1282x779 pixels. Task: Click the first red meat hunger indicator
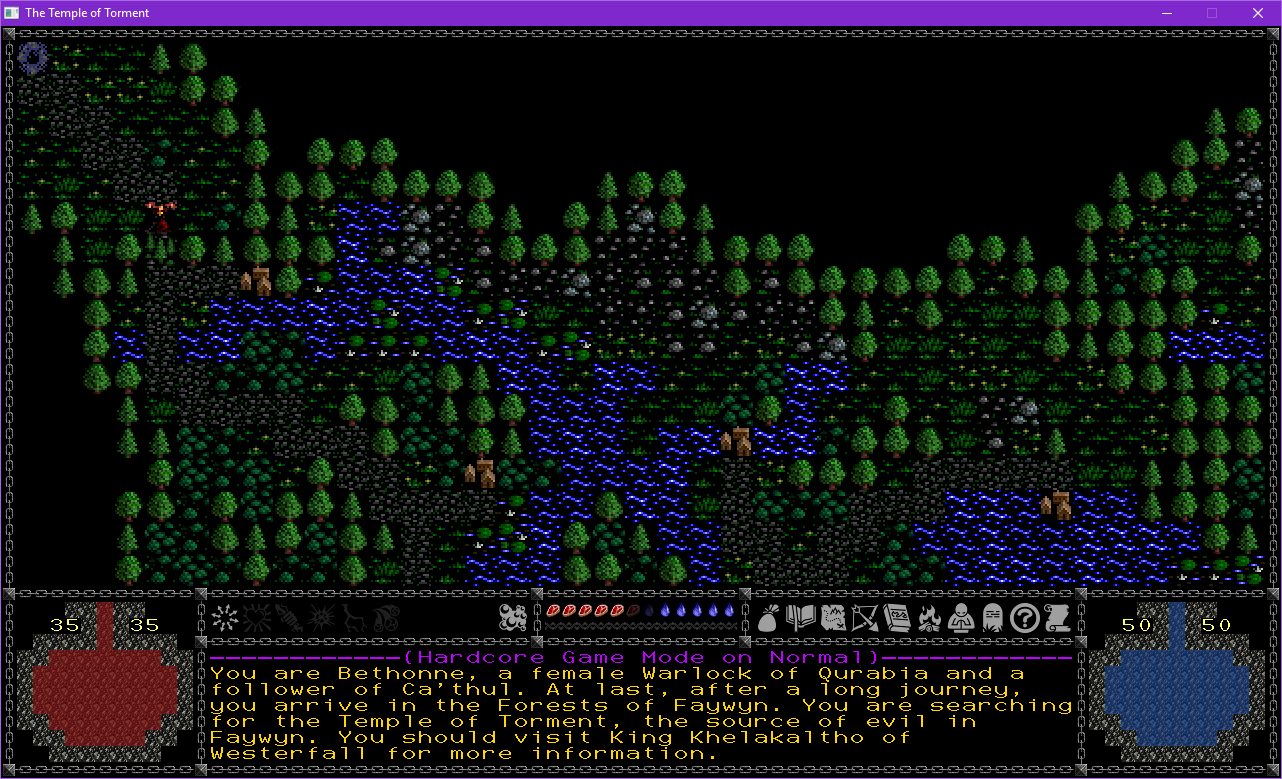click(553, 610)
